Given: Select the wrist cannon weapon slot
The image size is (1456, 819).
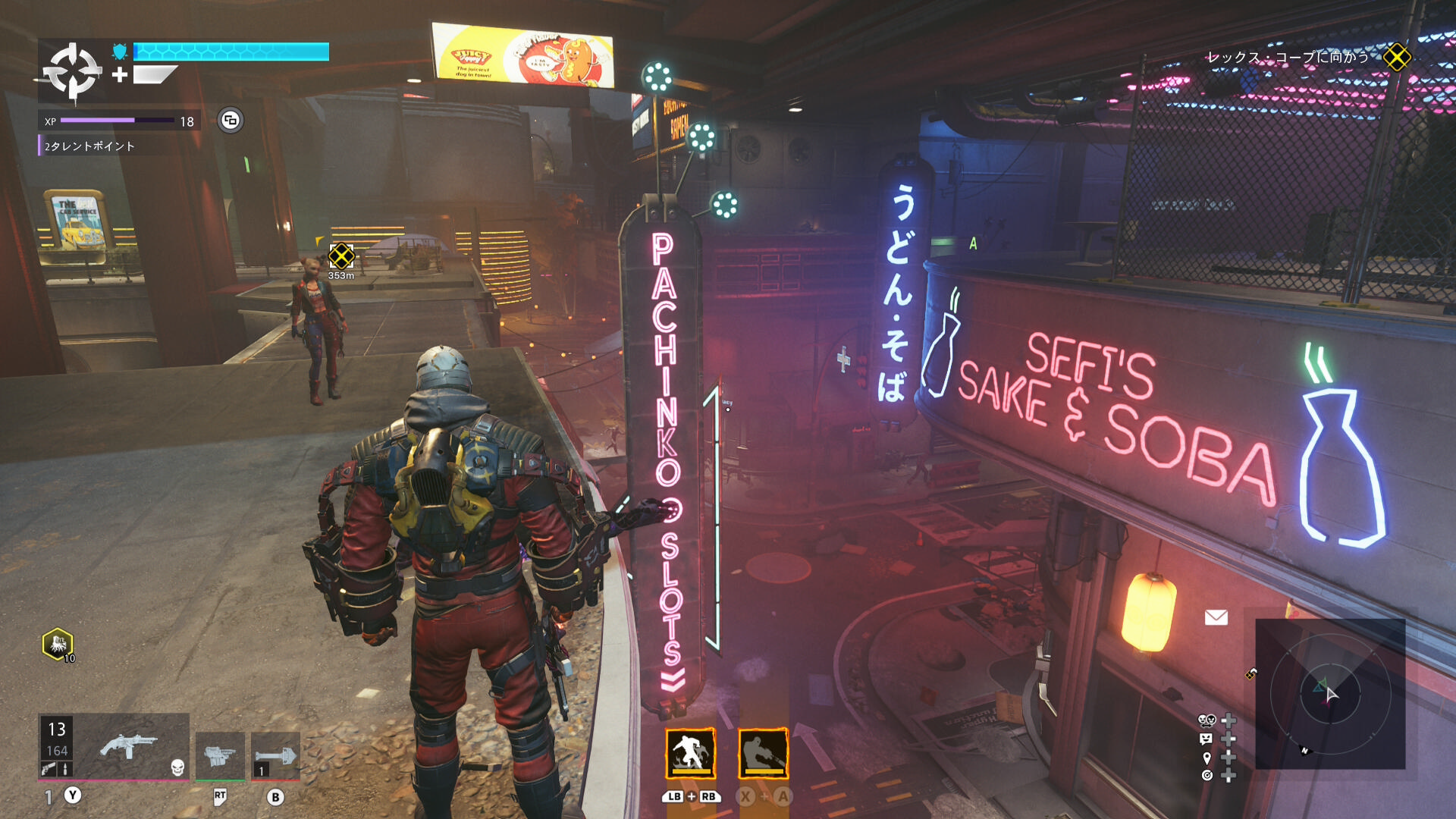Looking at the screenshot, I should (220, 755).
